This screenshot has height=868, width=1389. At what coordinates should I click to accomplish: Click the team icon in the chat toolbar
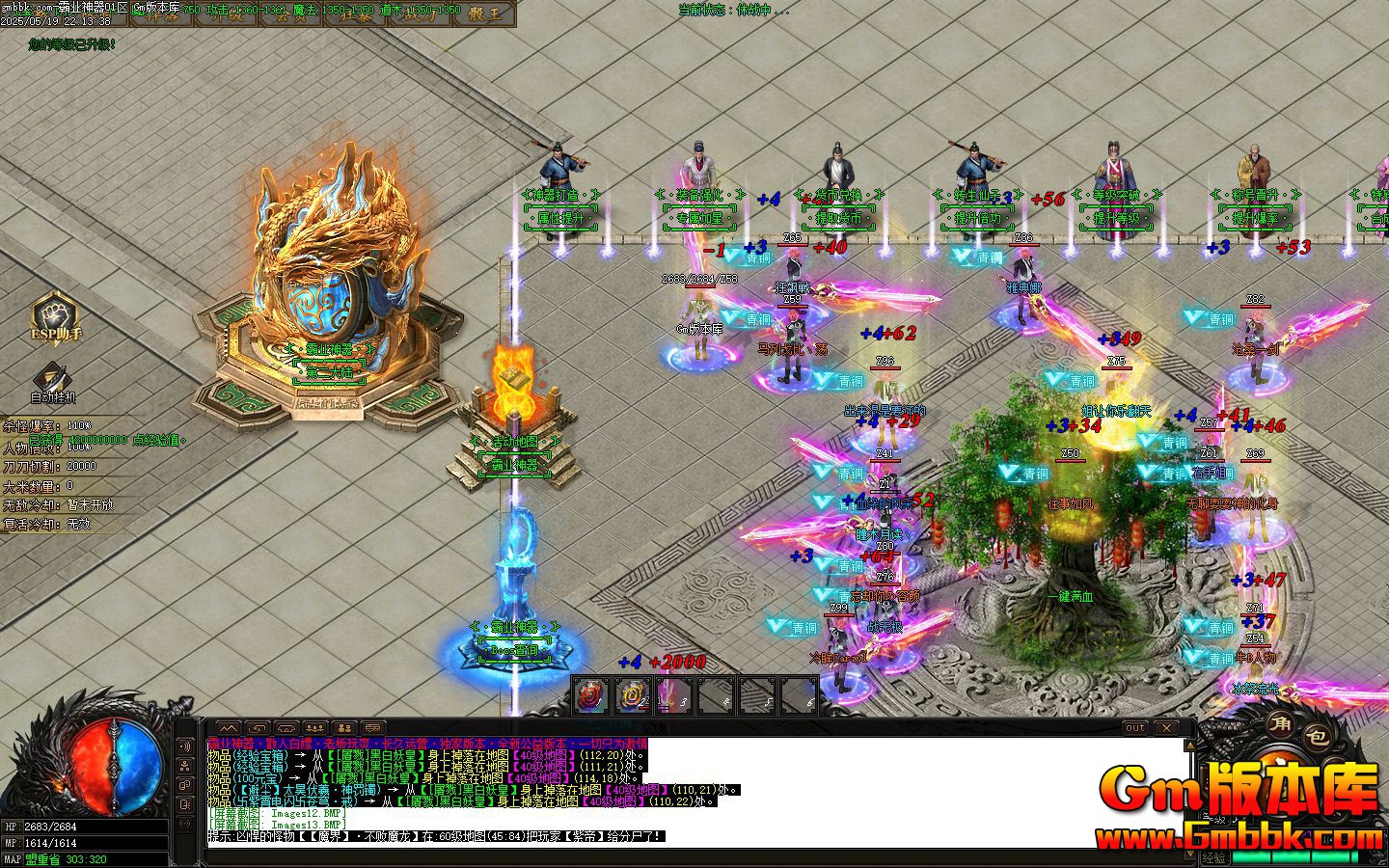313,728
